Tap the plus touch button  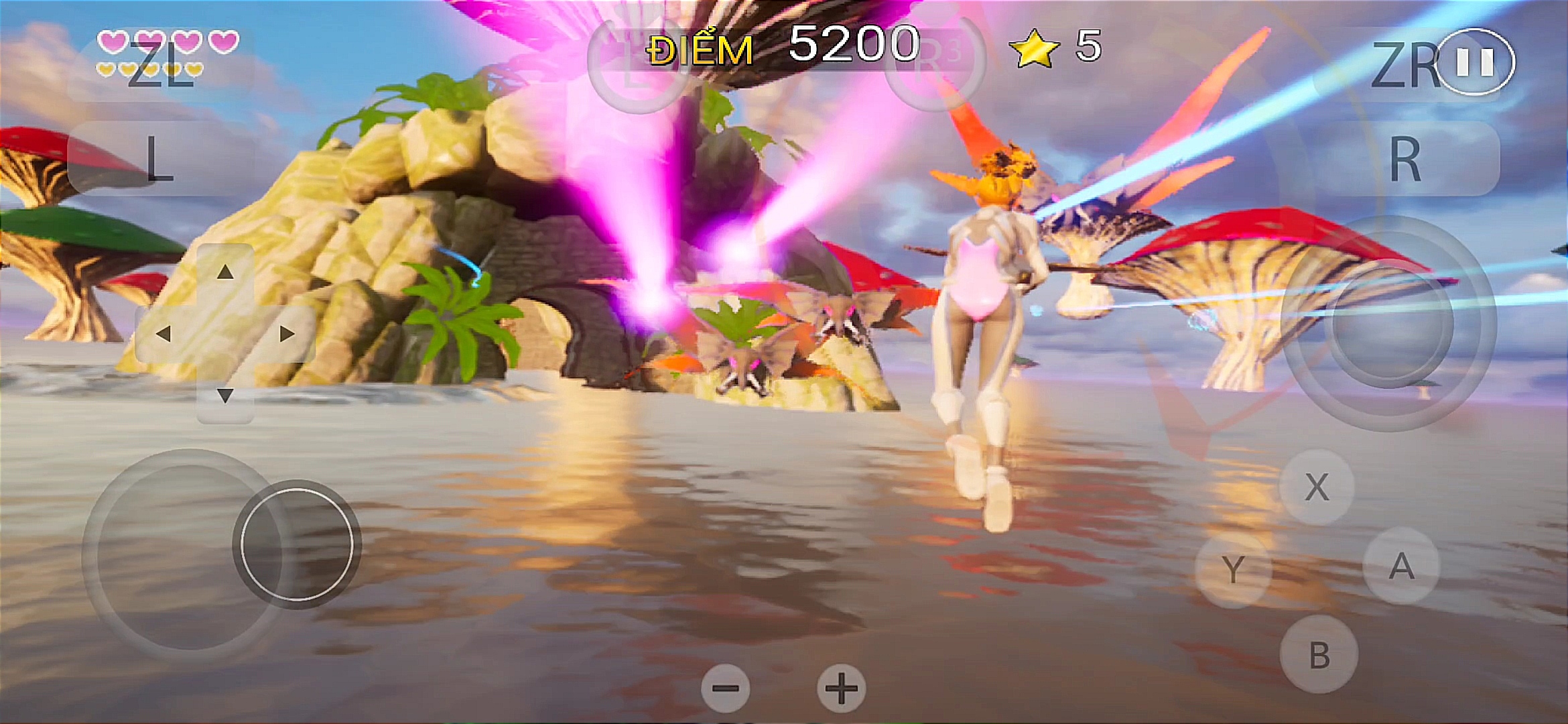[x=841, y=688]
